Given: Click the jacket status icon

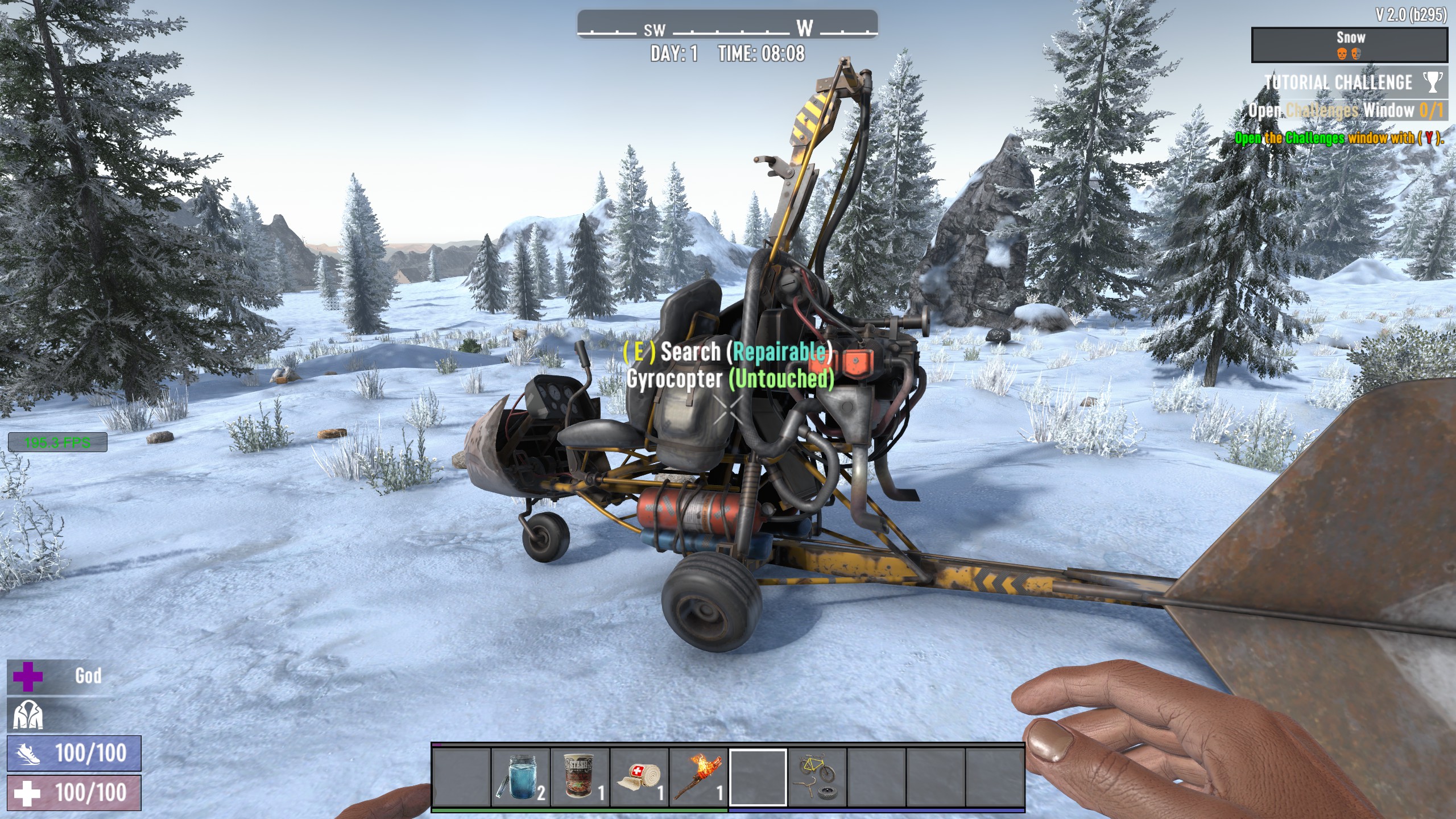Looking at the screenshot, I should tap(27, 715).
